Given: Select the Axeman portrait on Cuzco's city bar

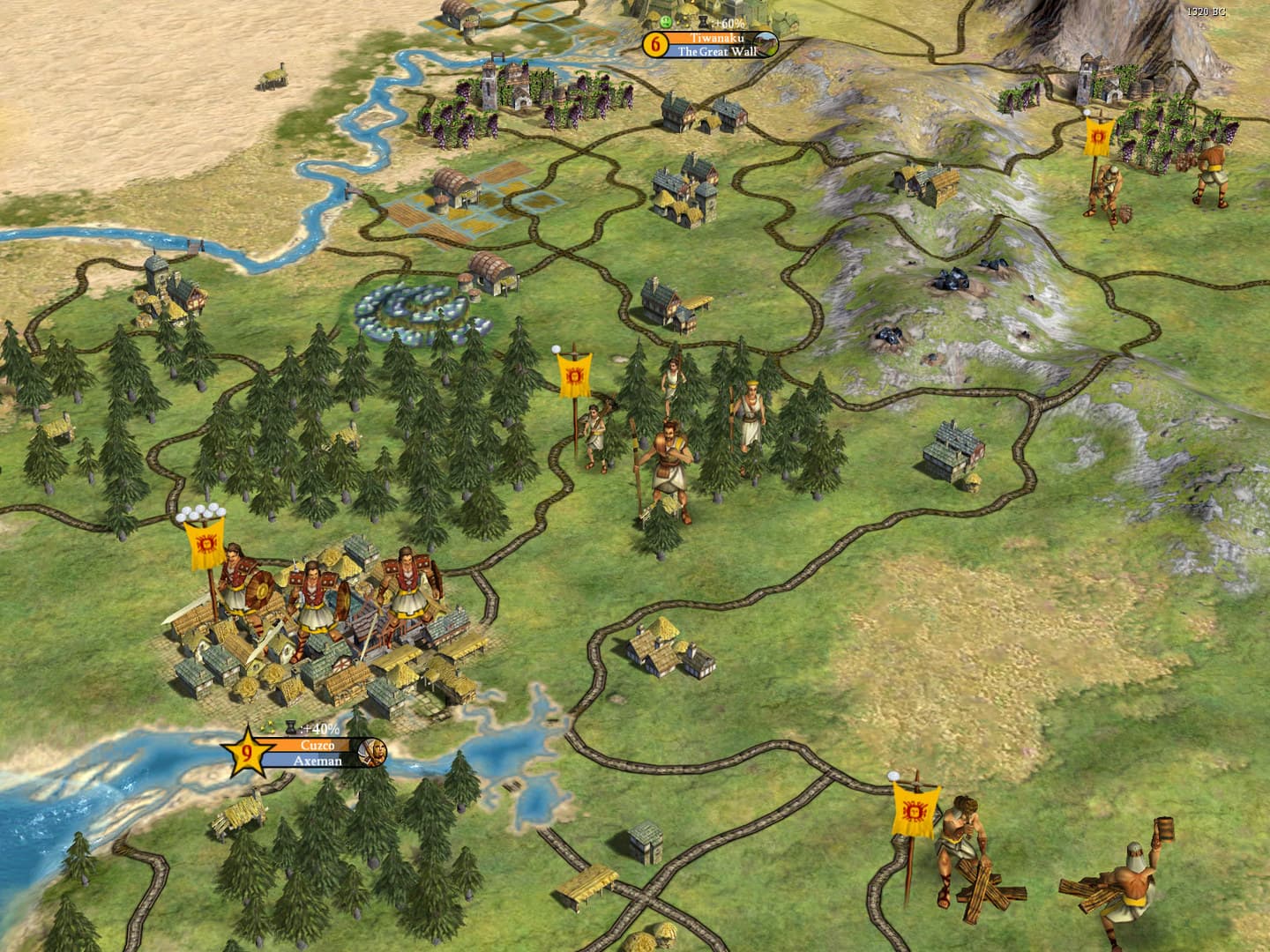Looking at the screenshot, I should [x=372, y=752].
